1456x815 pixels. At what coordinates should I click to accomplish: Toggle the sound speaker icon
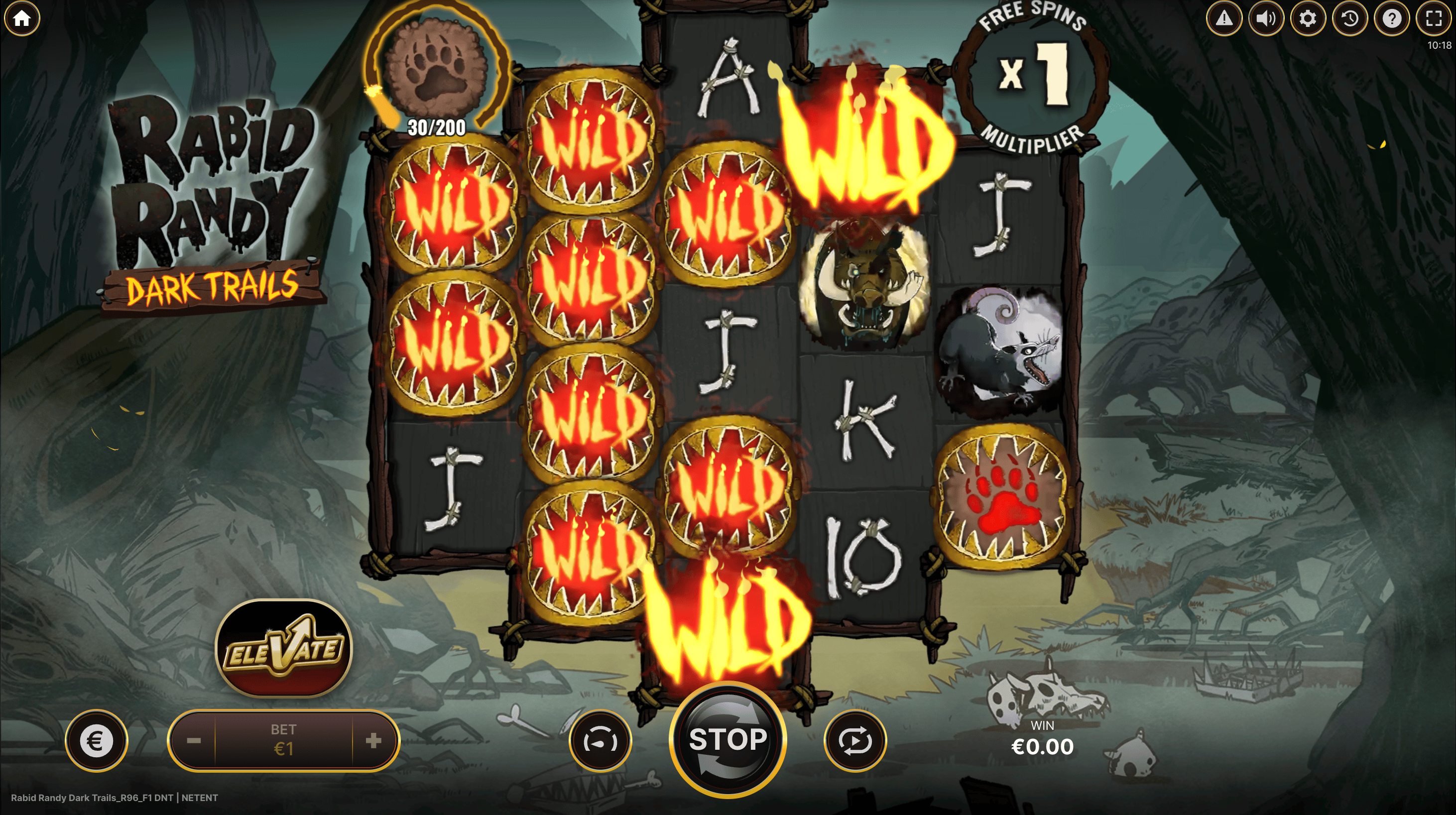coord(1265,18)
